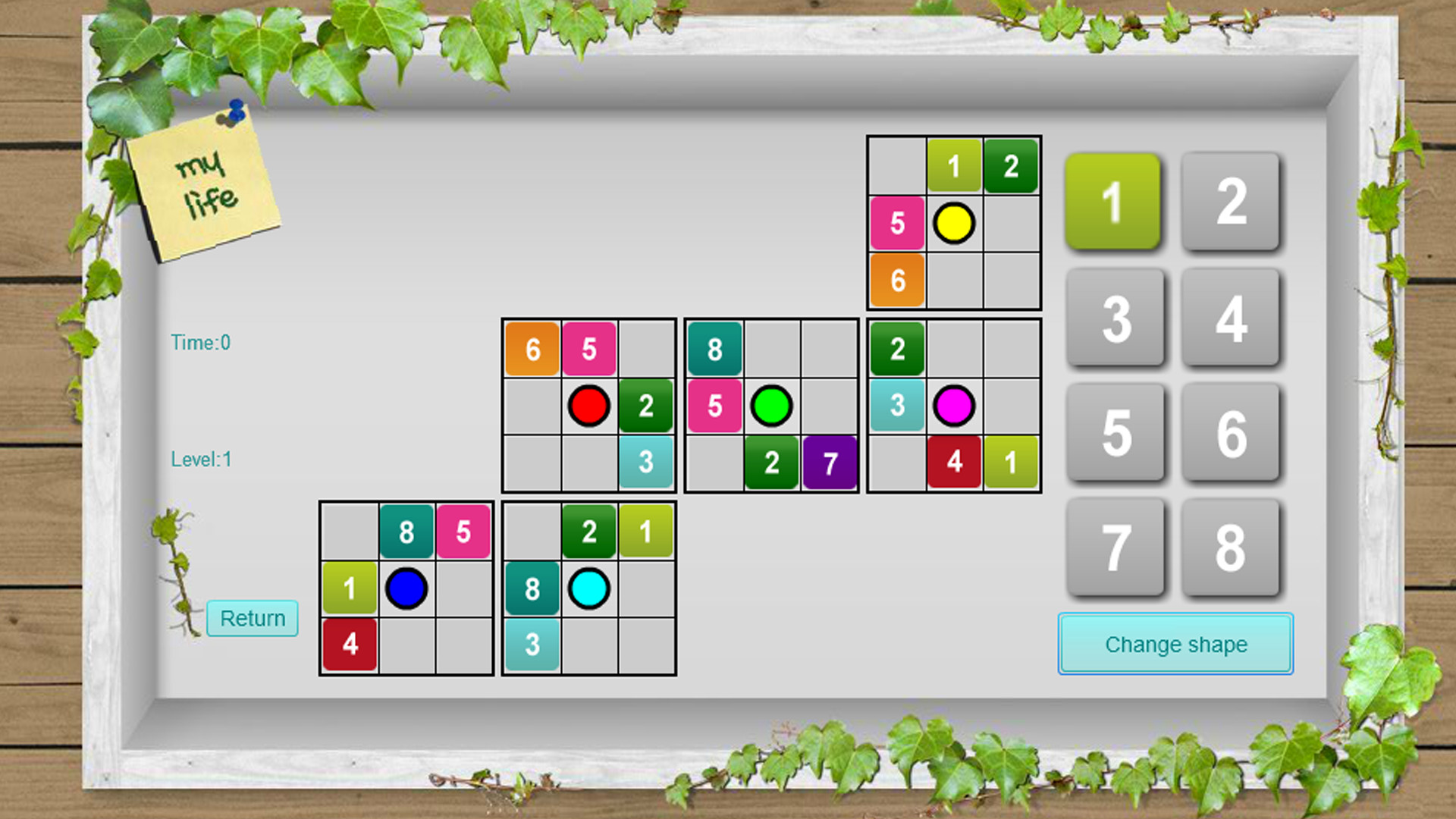Click the blue circle in the bottom-left grid
1456x819 pixels.
tap(406, 588)
